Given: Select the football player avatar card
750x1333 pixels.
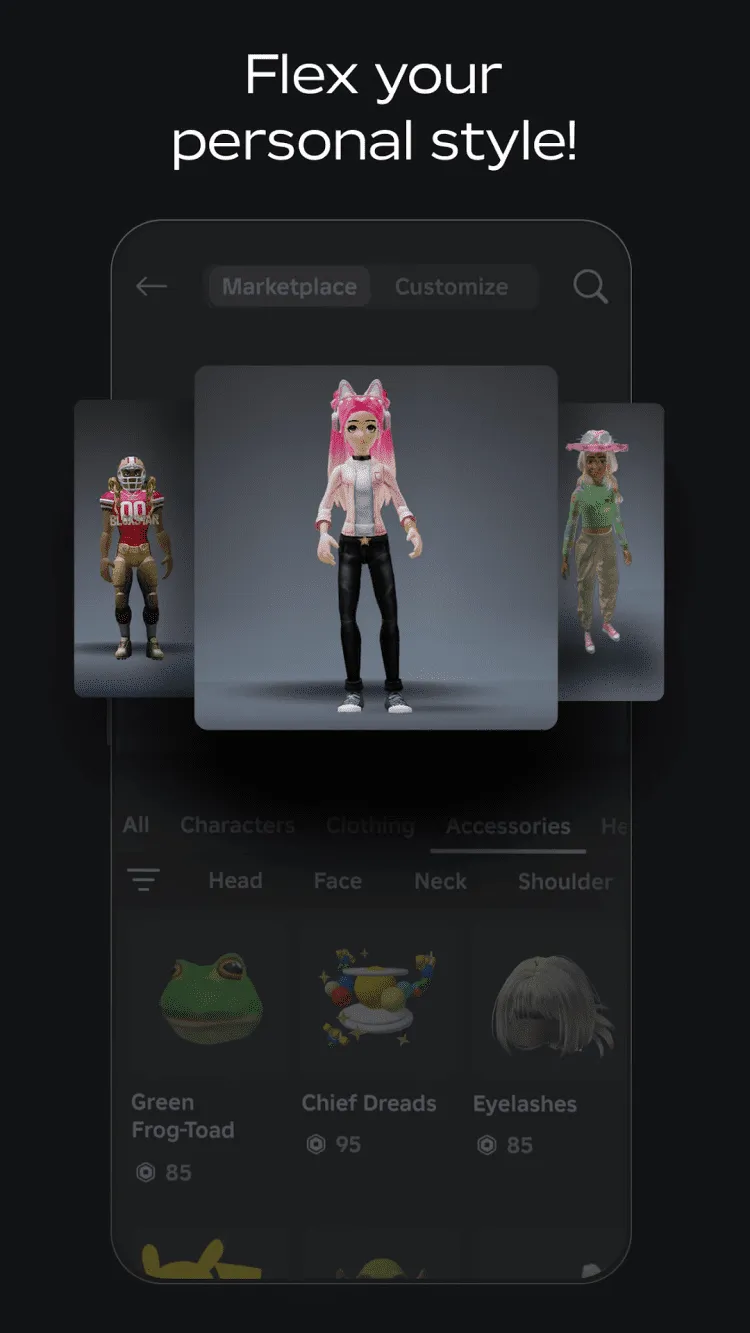Looking at the screenshot, I should (x=135, y=548).
